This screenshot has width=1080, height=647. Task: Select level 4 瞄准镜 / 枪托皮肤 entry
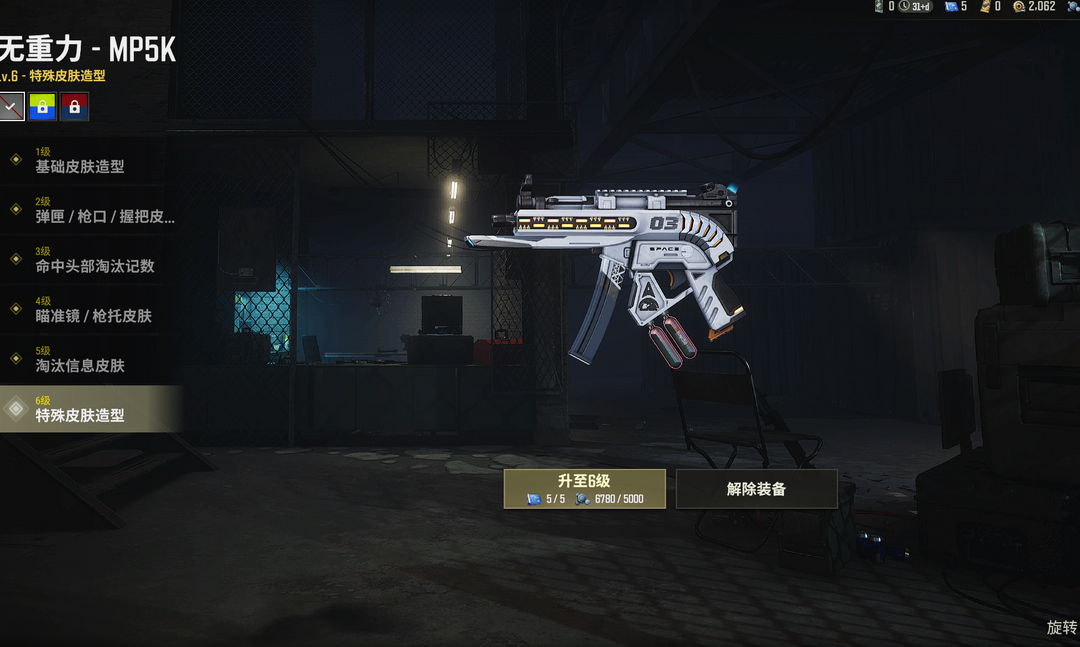[x=90, y=310]
